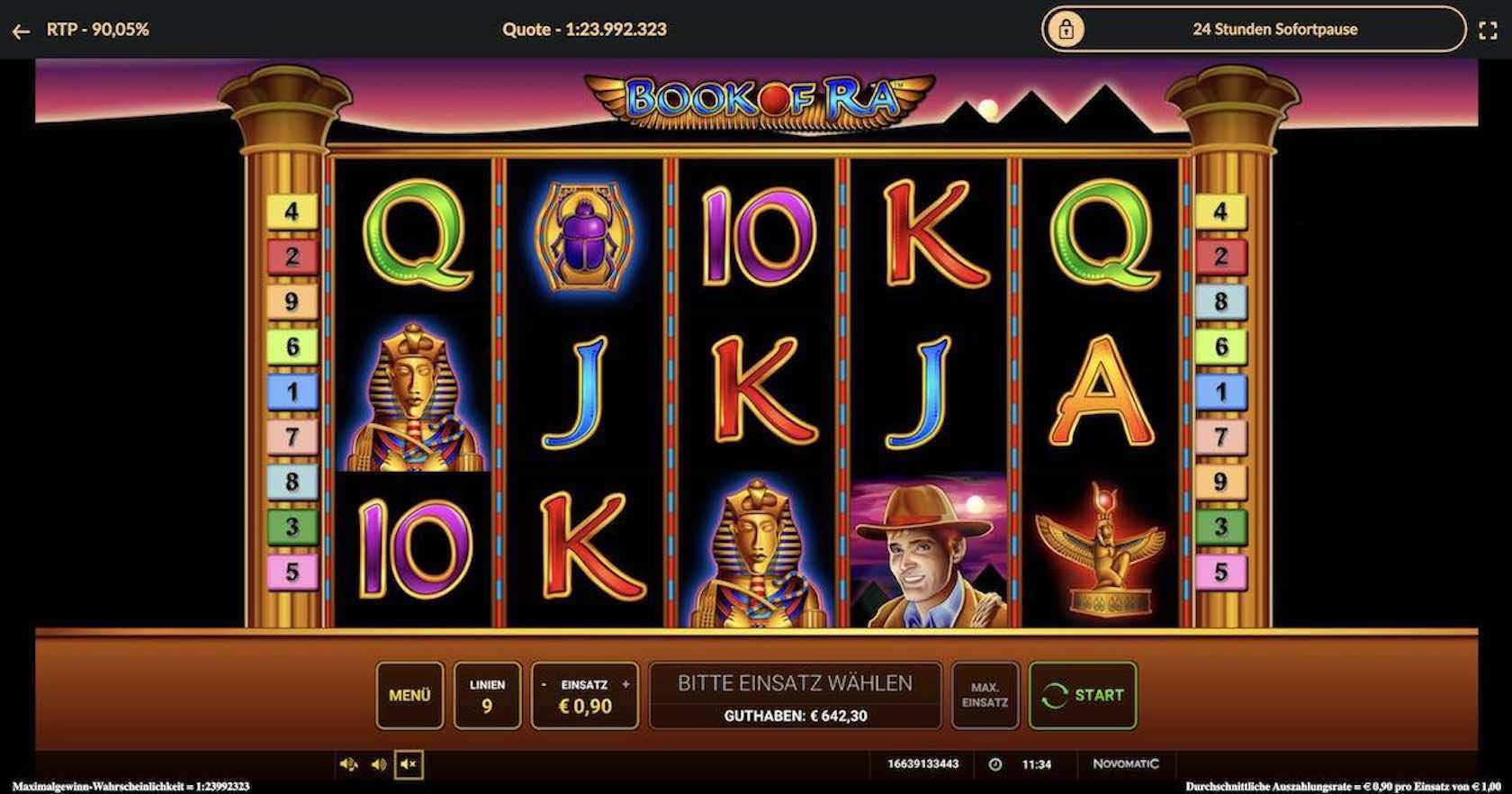Select payline badge number 1 on left pillar
The image size is (1512, 794).
click(290, 391)
